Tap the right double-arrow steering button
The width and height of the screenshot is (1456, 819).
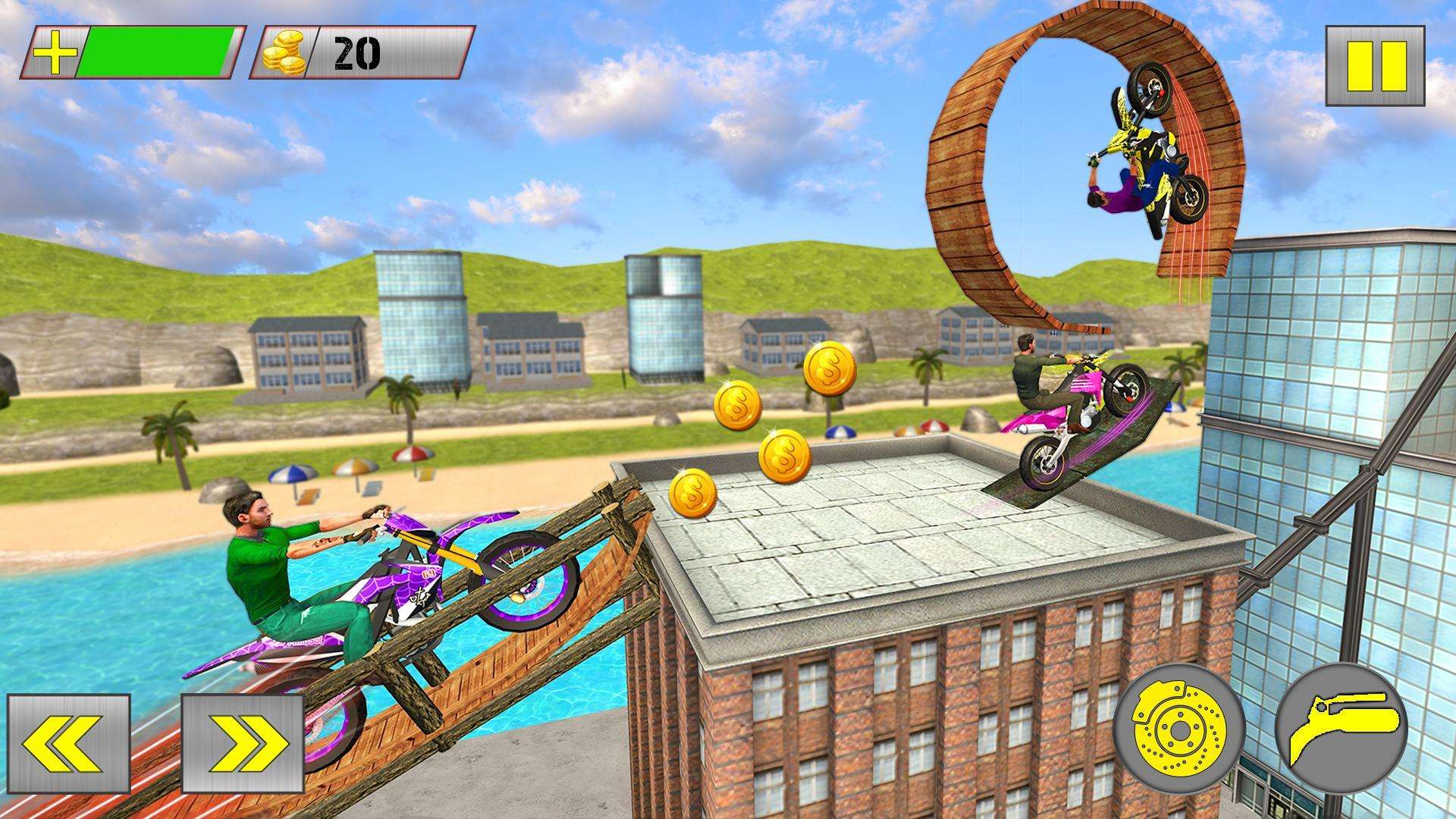243,743
